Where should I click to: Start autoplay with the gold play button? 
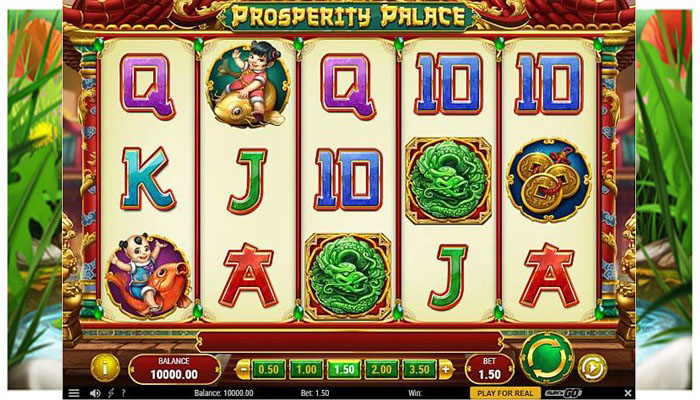tap(592, 368)
